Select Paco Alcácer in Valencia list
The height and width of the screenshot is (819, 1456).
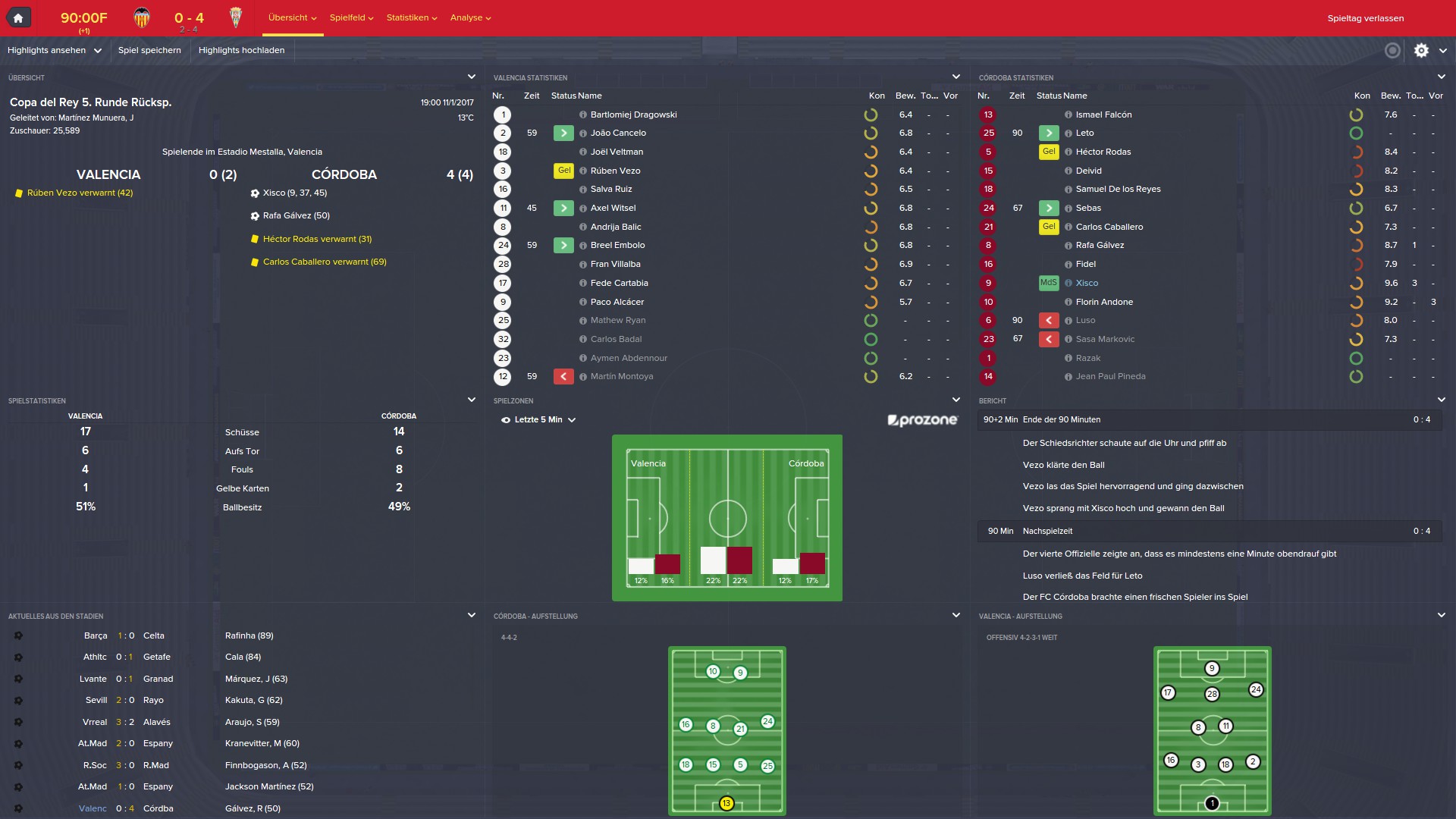click(x=617, y=302)
